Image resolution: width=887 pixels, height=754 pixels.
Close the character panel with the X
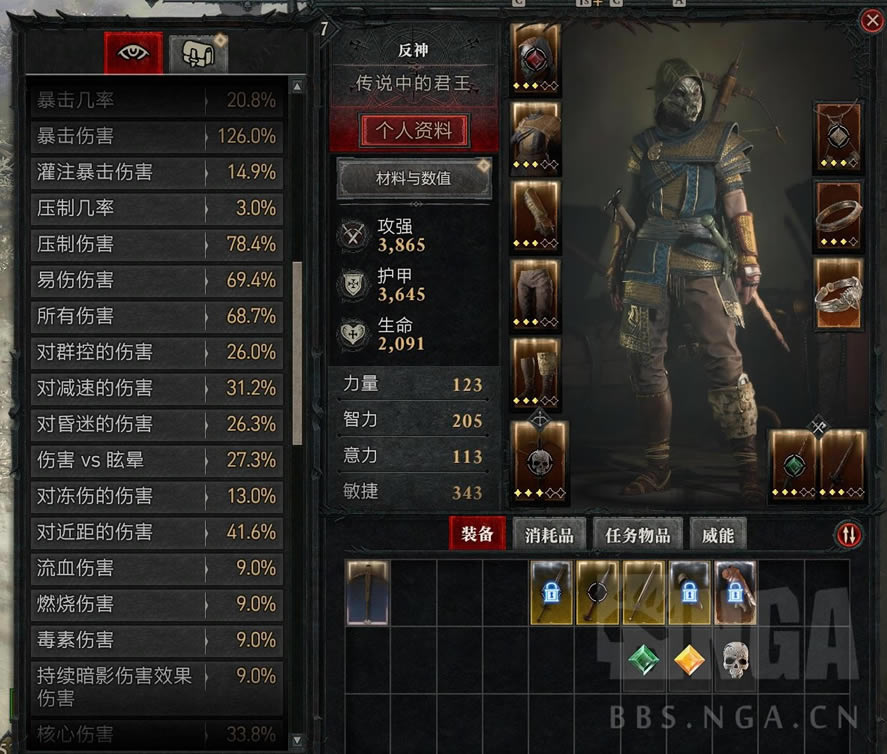(869, 21)
